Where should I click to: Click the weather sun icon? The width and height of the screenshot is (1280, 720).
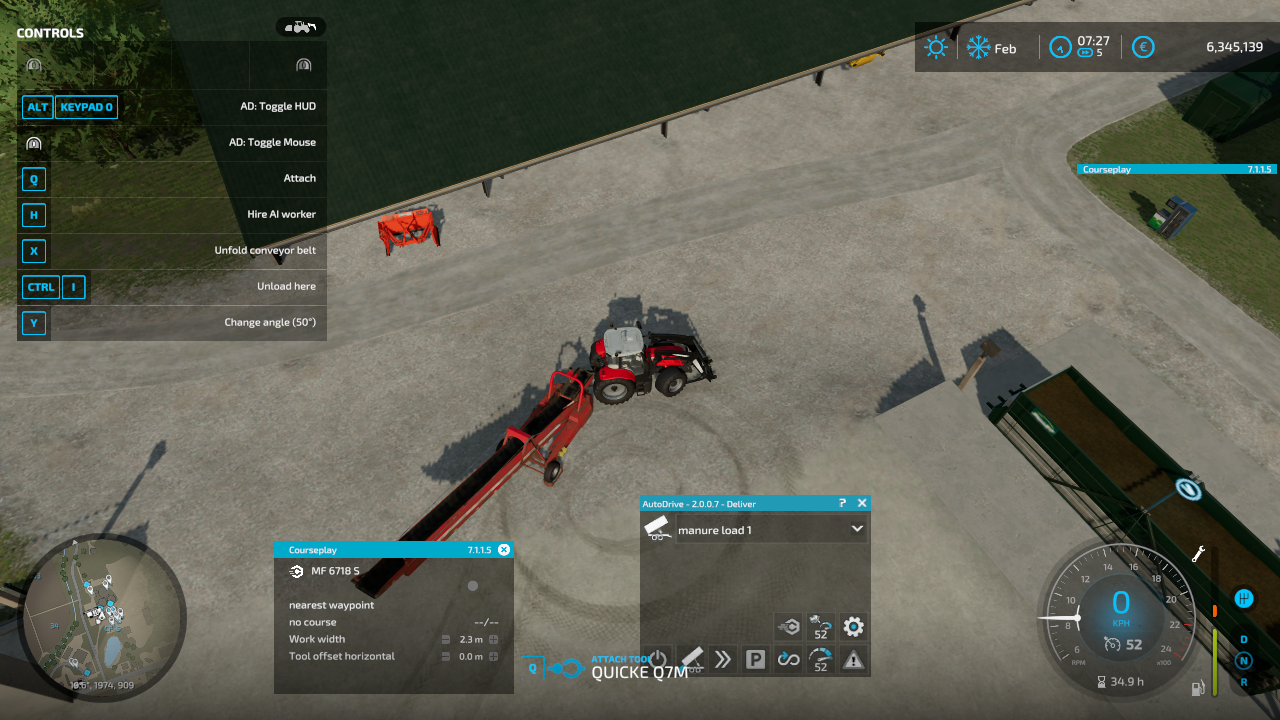(x=936, y=46)
